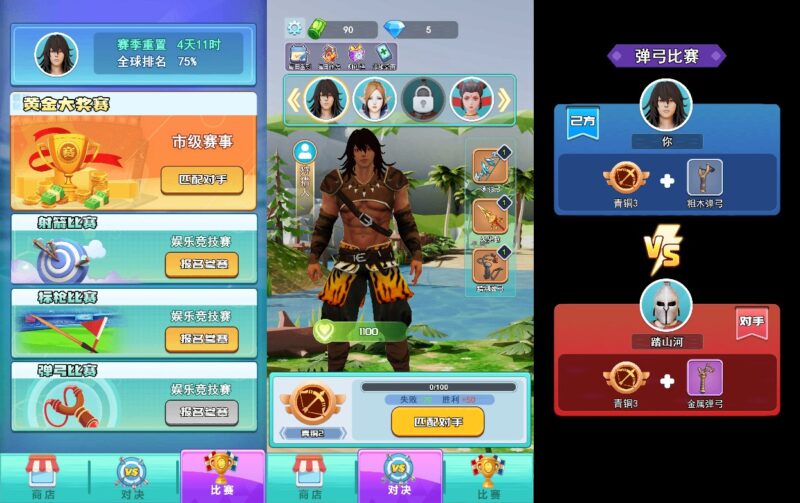
Task: Open the settings gear icon
Action: click(294, 28)
